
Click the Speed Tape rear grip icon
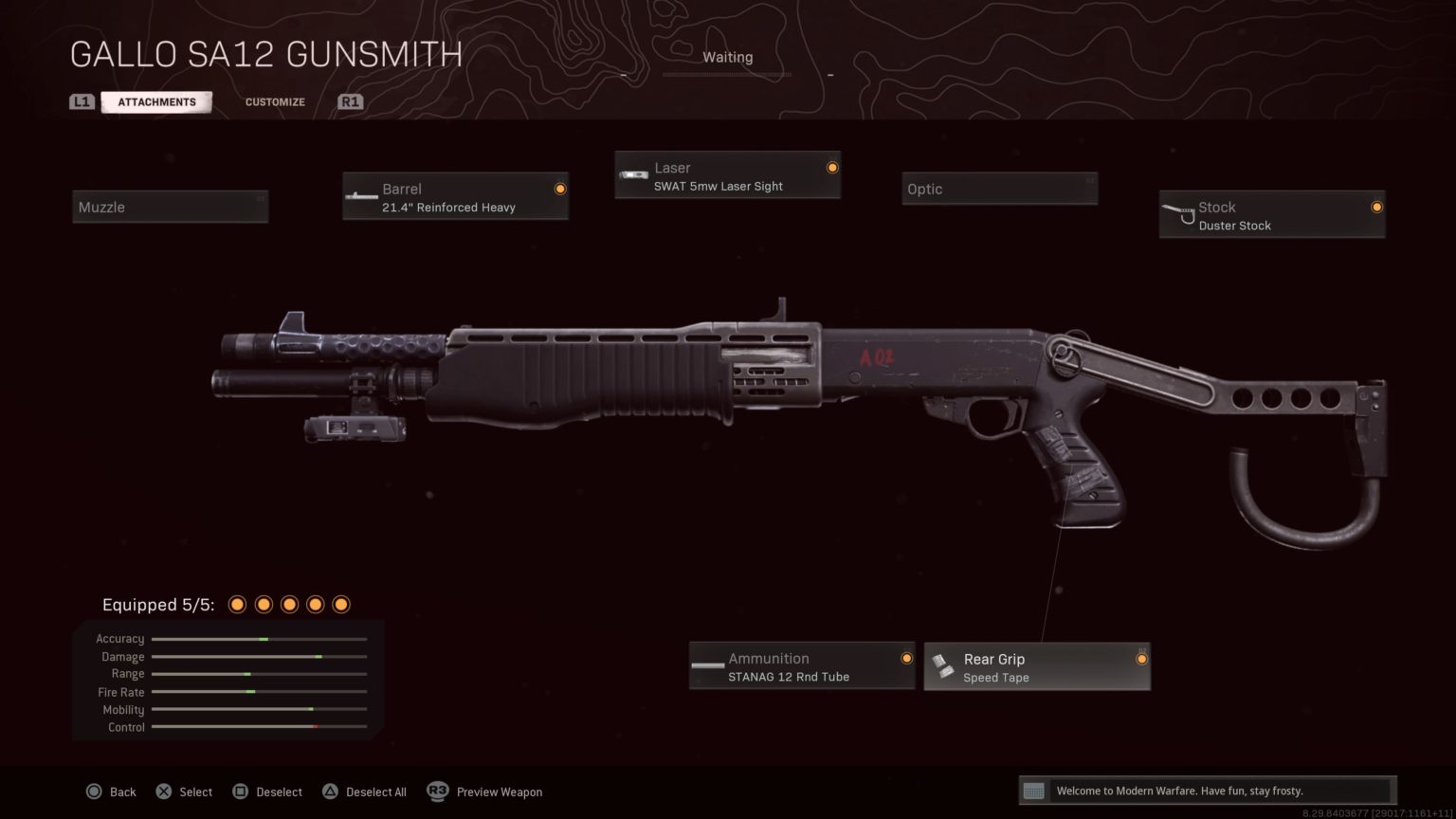tap(942, 666)
